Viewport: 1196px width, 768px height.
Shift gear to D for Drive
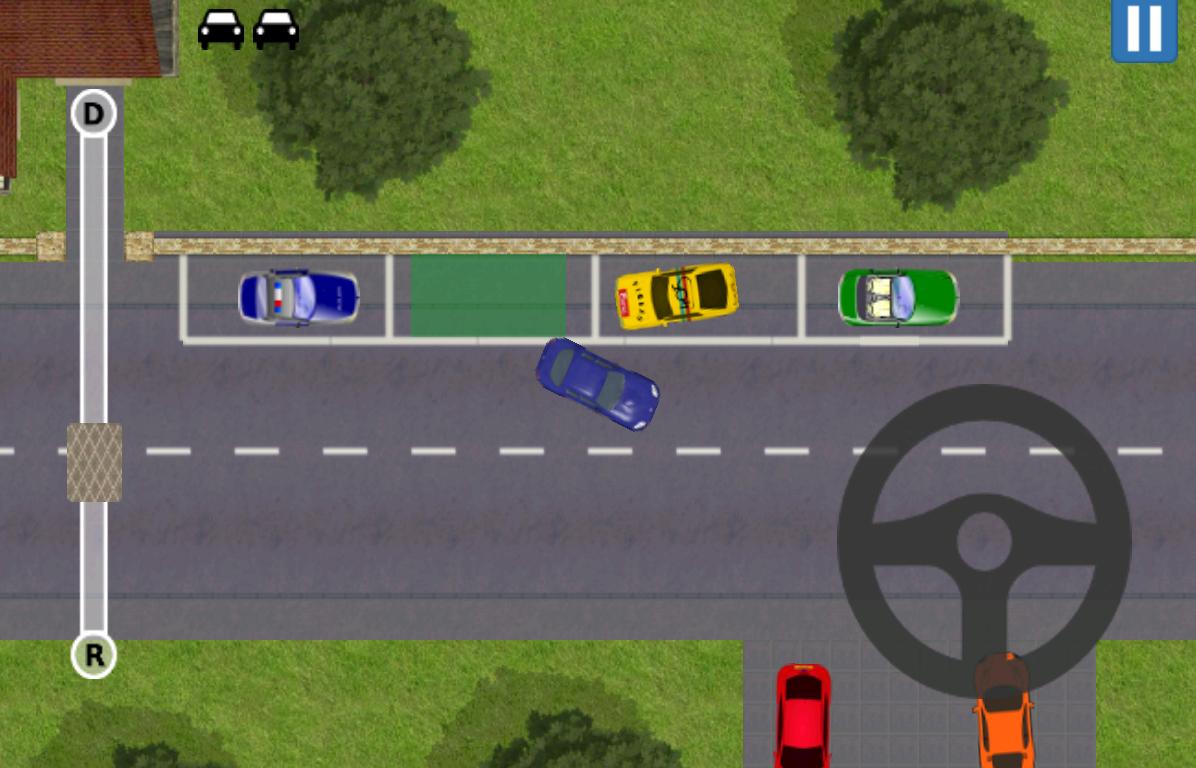pyautogui.click(x=93, y=114)
